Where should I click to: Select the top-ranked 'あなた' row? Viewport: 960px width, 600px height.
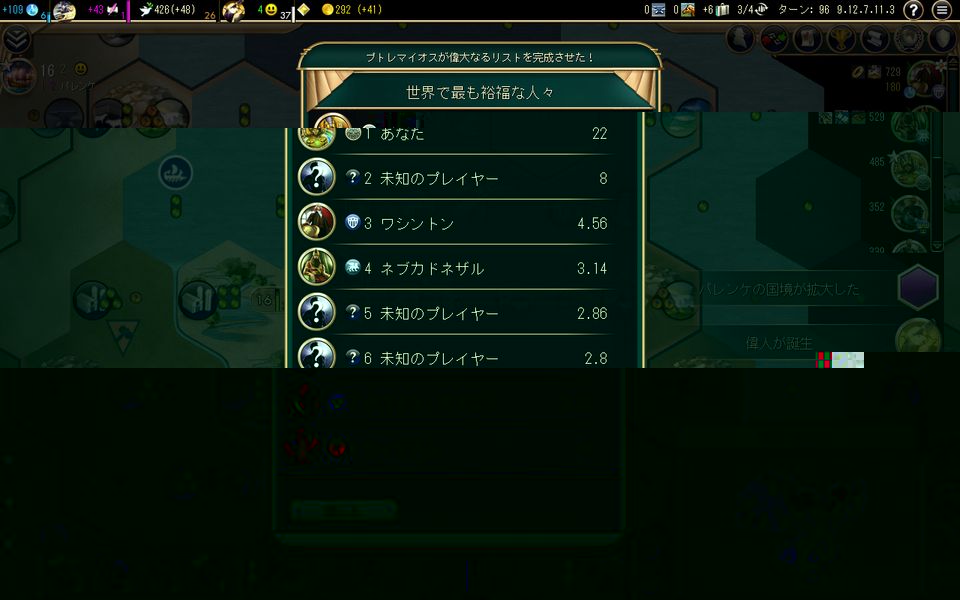470,134
